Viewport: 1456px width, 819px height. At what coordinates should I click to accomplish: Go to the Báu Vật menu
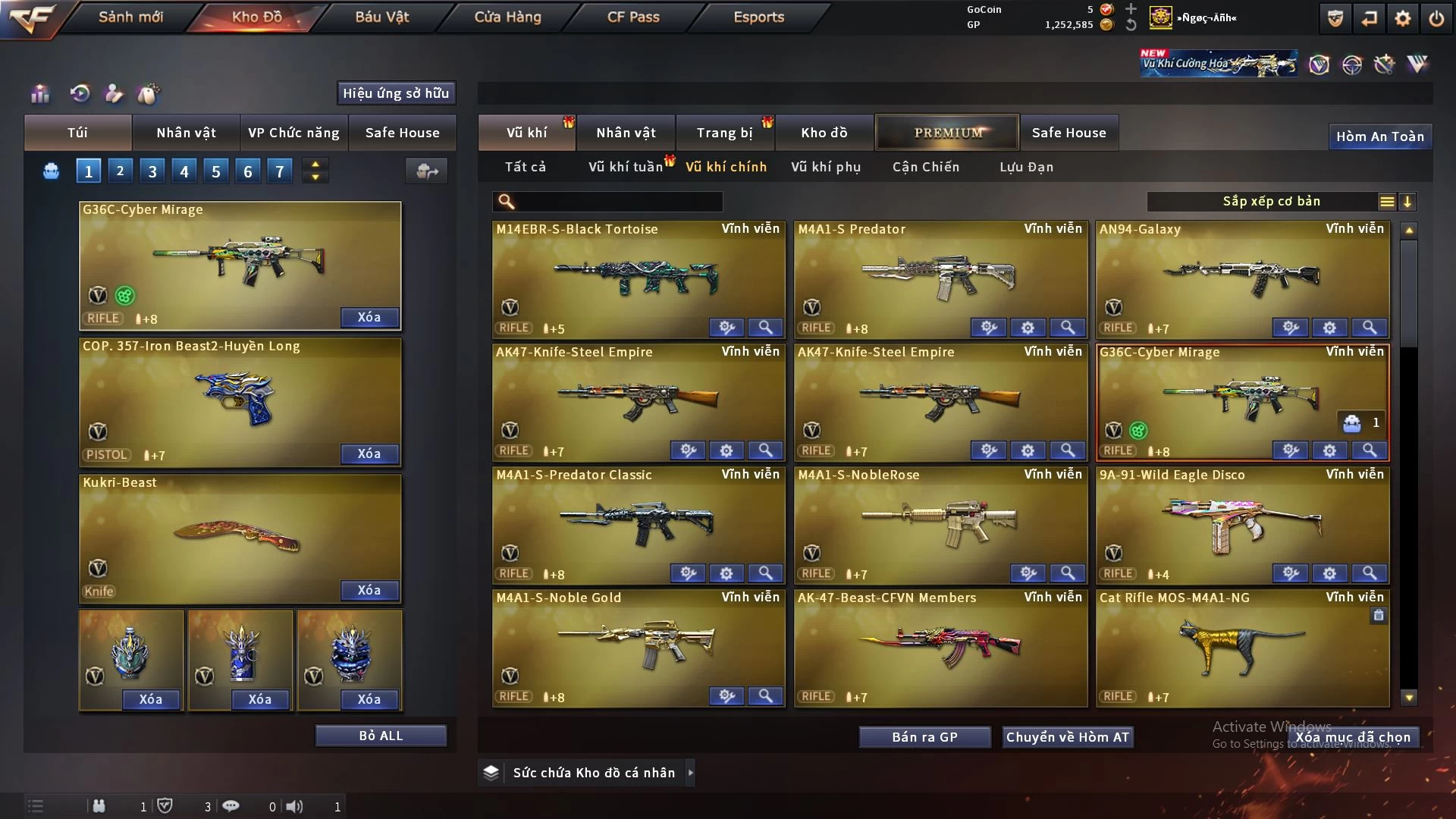click(x=381, y=17)
